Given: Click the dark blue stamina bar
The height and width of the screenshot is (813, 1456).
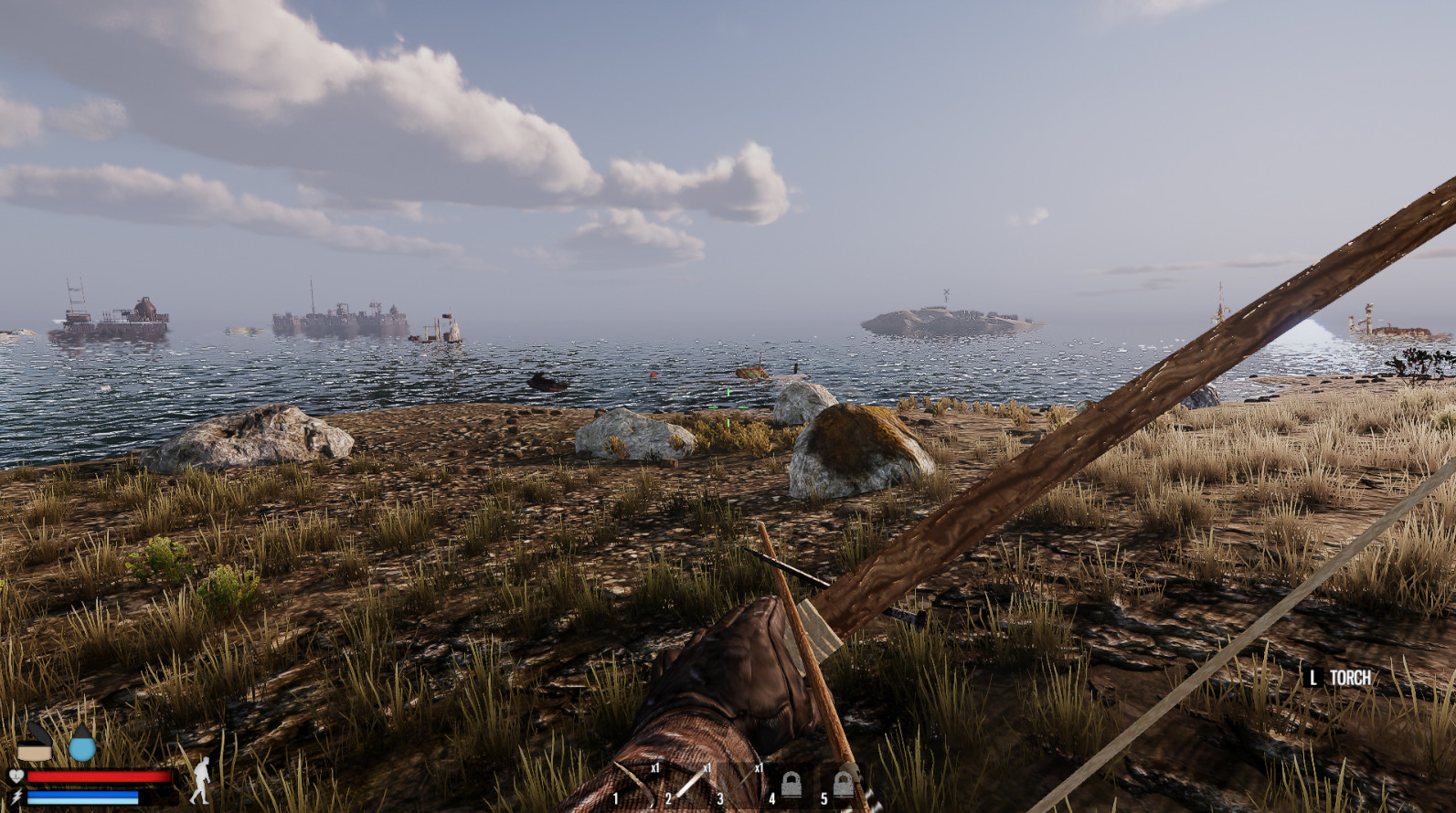Looking at the screenshot, I should [82, 793].
